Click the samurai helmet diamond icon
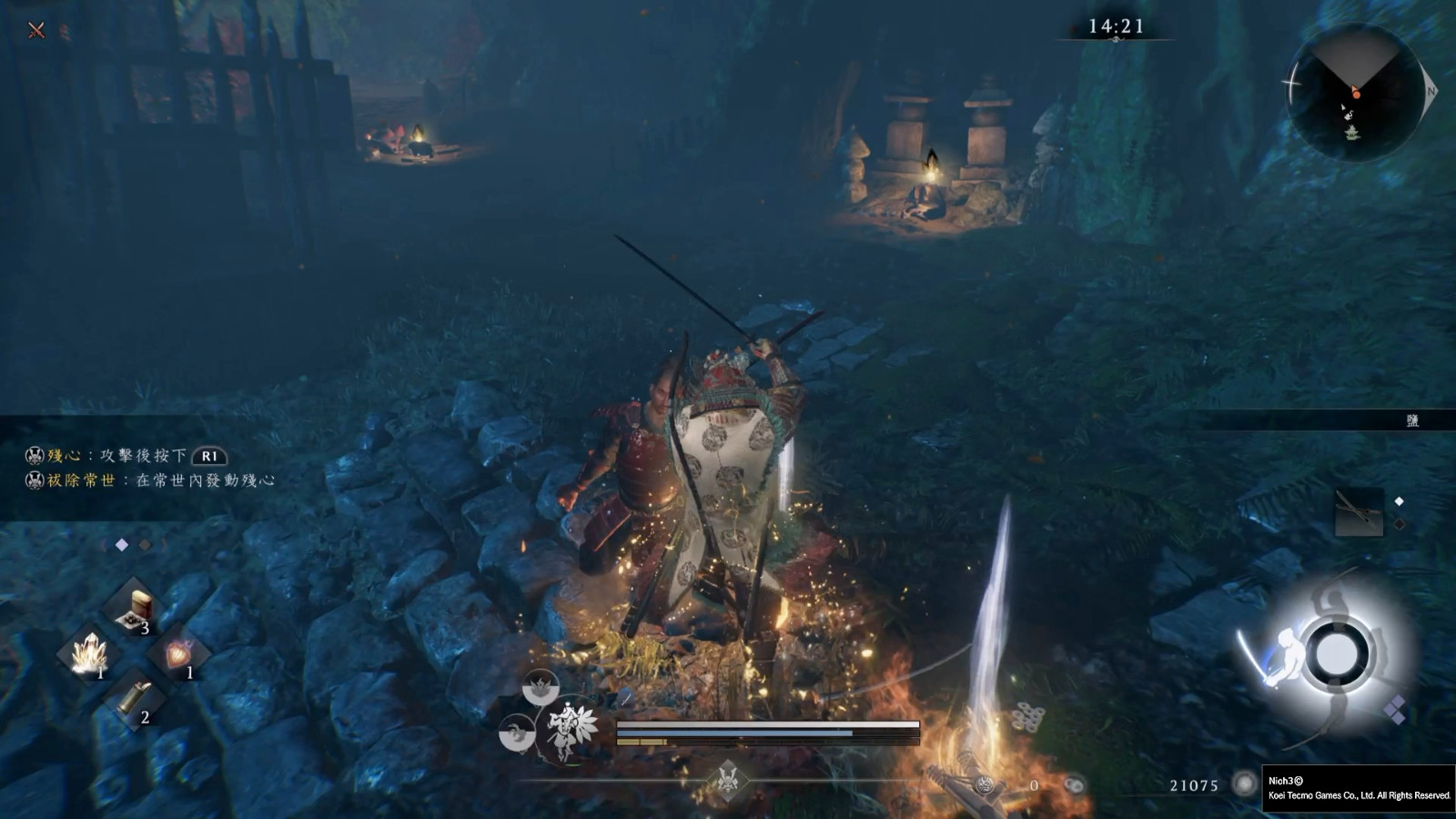This screenshot has height=819, width=1456. (x=727, y=780)
